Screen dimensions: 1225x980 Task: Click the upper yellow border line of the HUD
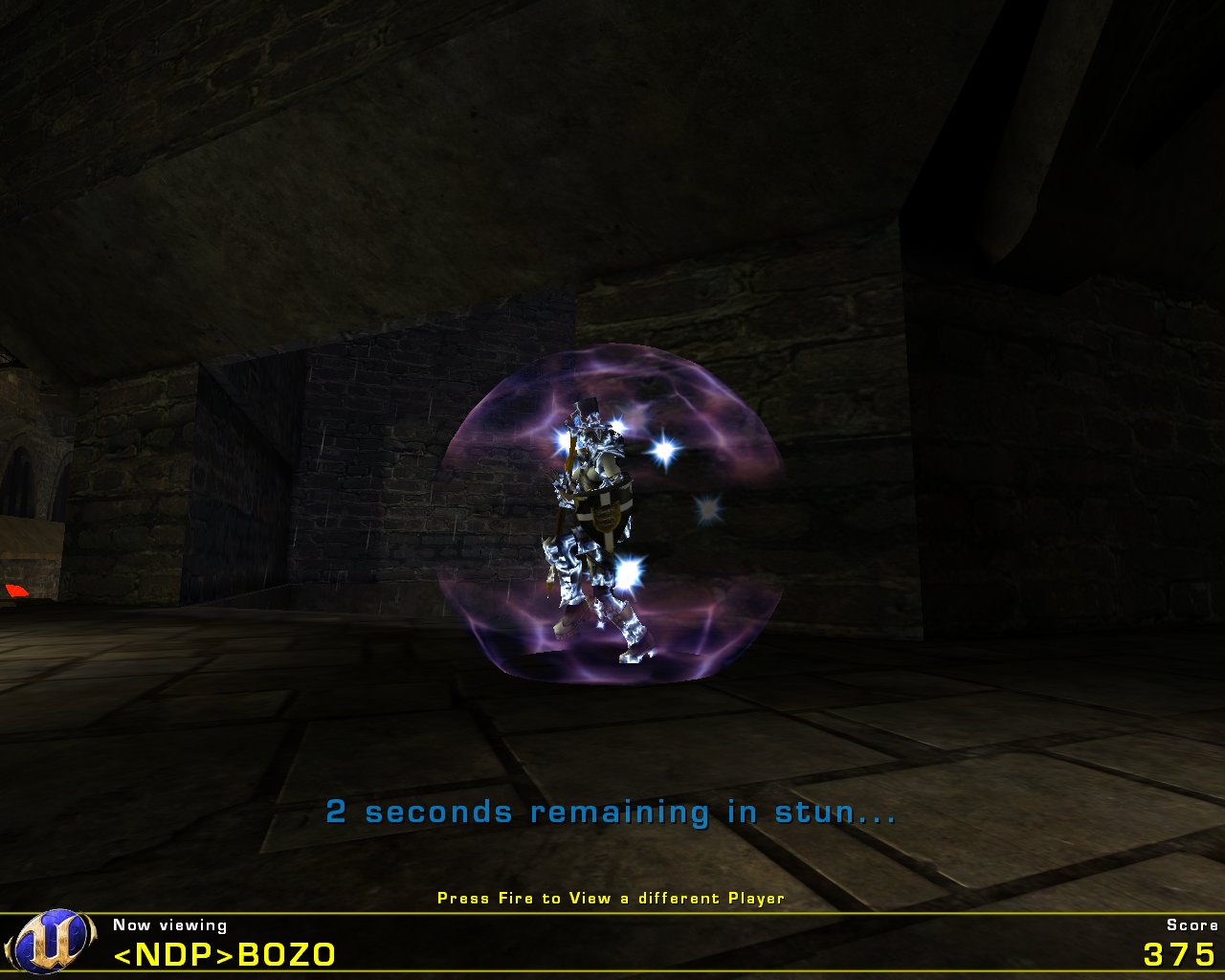(612, 914)
